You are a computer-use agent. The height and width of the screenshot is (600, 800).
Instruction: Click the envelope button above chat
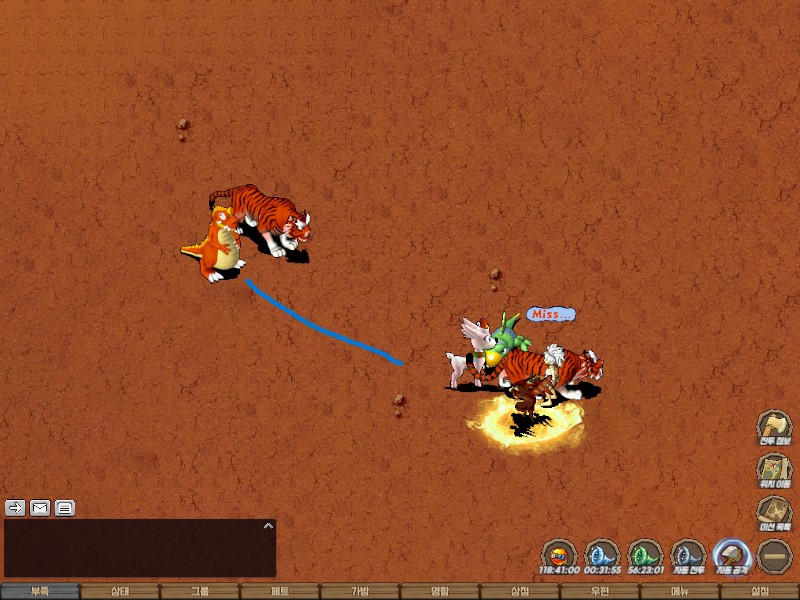pyautogui.click(x=40, y=507)
